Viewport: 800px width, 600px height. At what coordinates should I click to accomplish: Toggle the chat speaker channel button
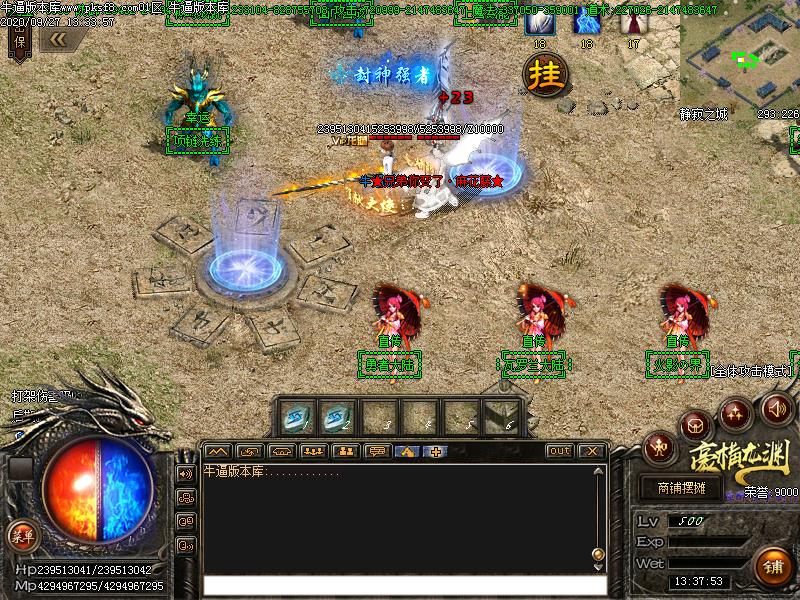[x=185, y=473]
